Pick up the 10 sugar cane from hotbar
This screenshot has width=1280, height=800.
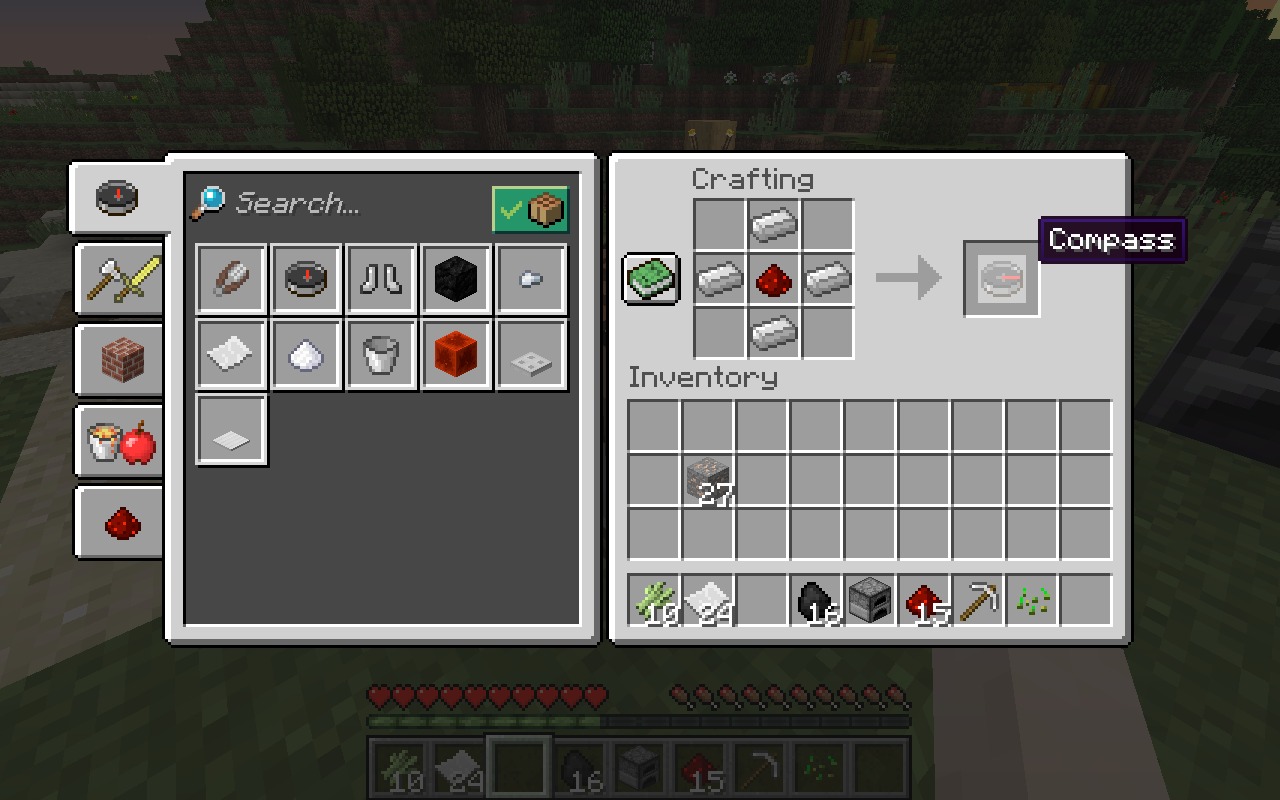point(655,600)
